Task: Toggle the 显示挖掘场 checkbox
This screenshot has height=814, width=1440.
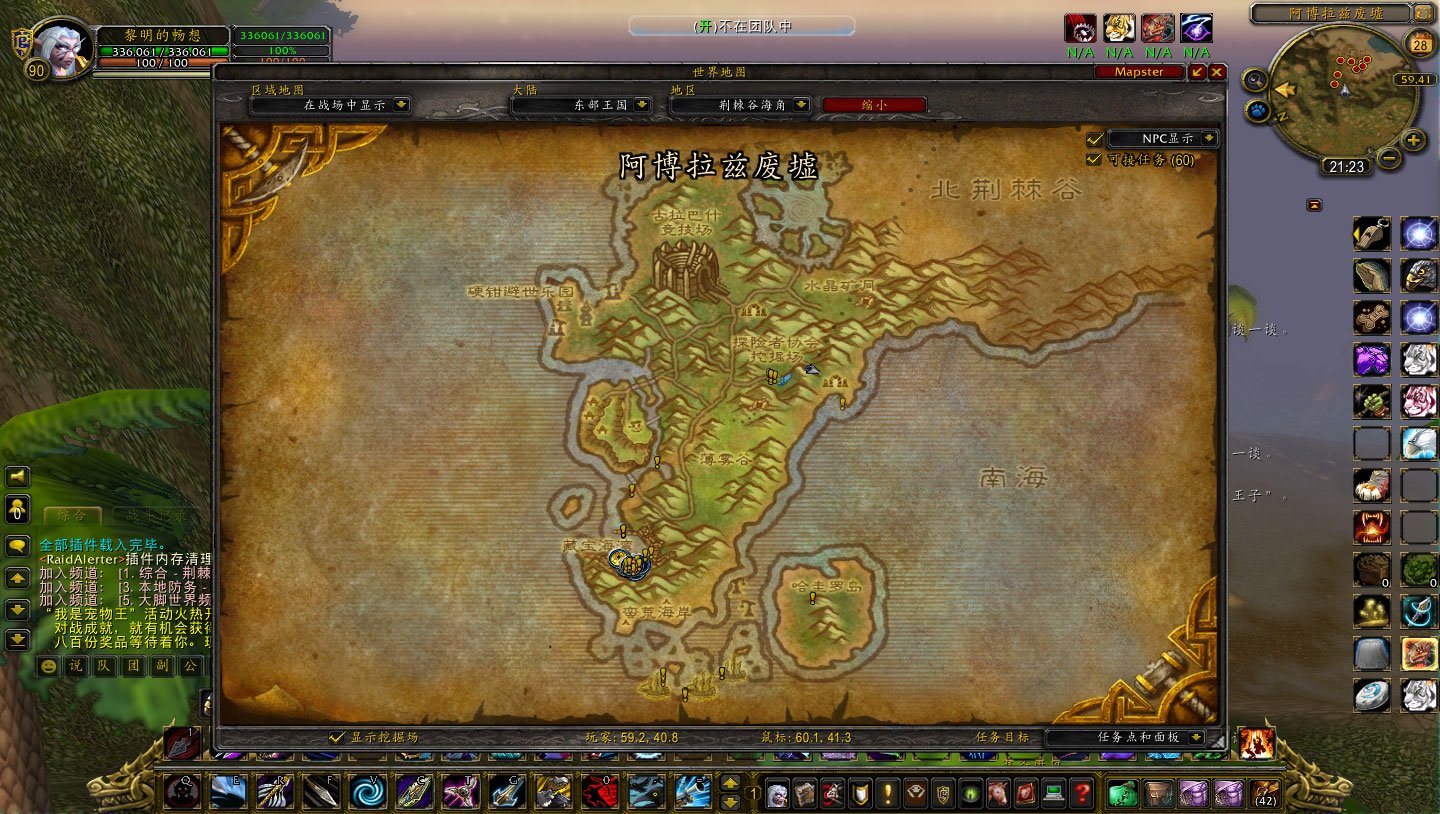Action: point(337,737)
